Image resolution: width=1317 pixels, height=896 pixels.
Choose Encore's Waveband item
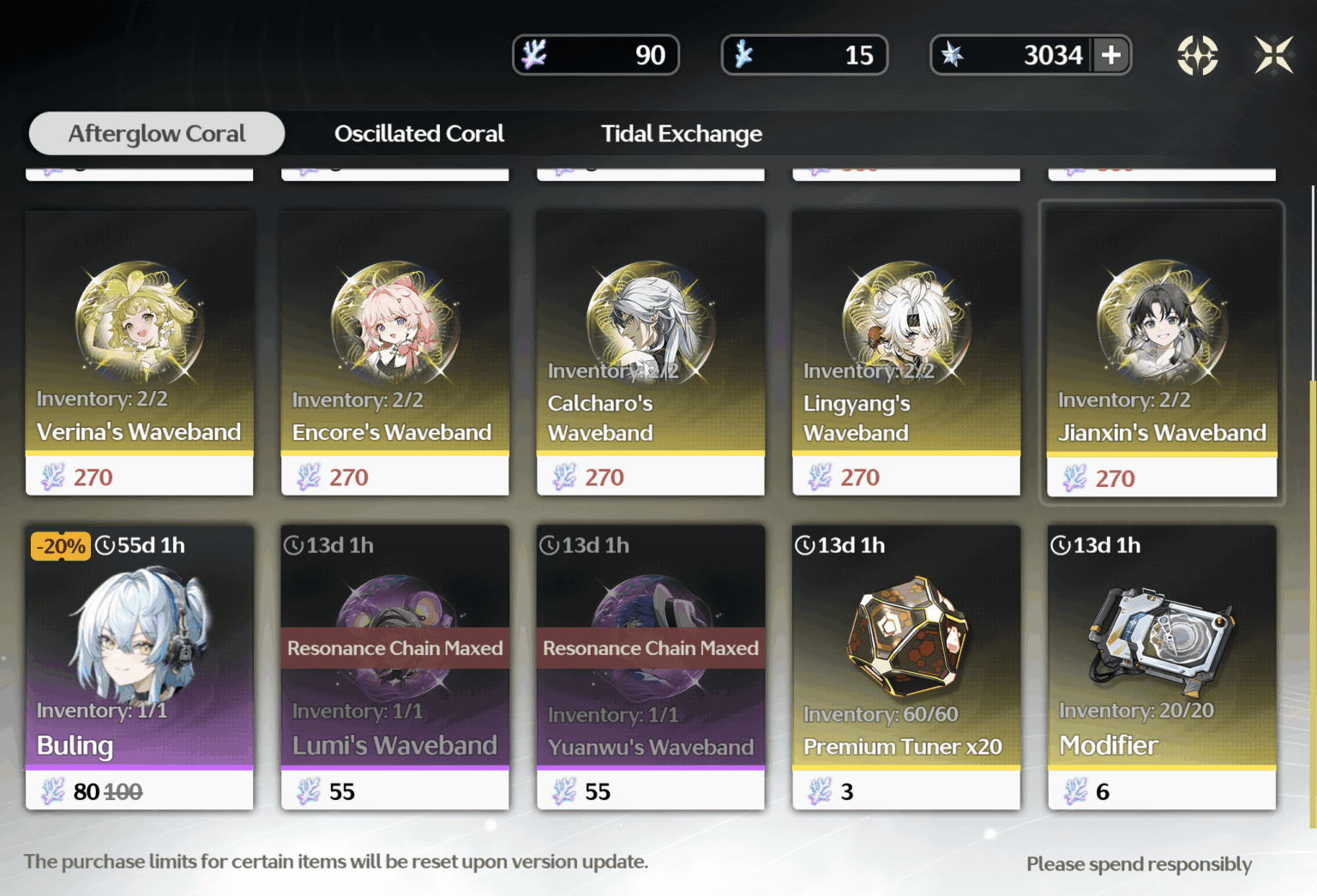point(395,352)
